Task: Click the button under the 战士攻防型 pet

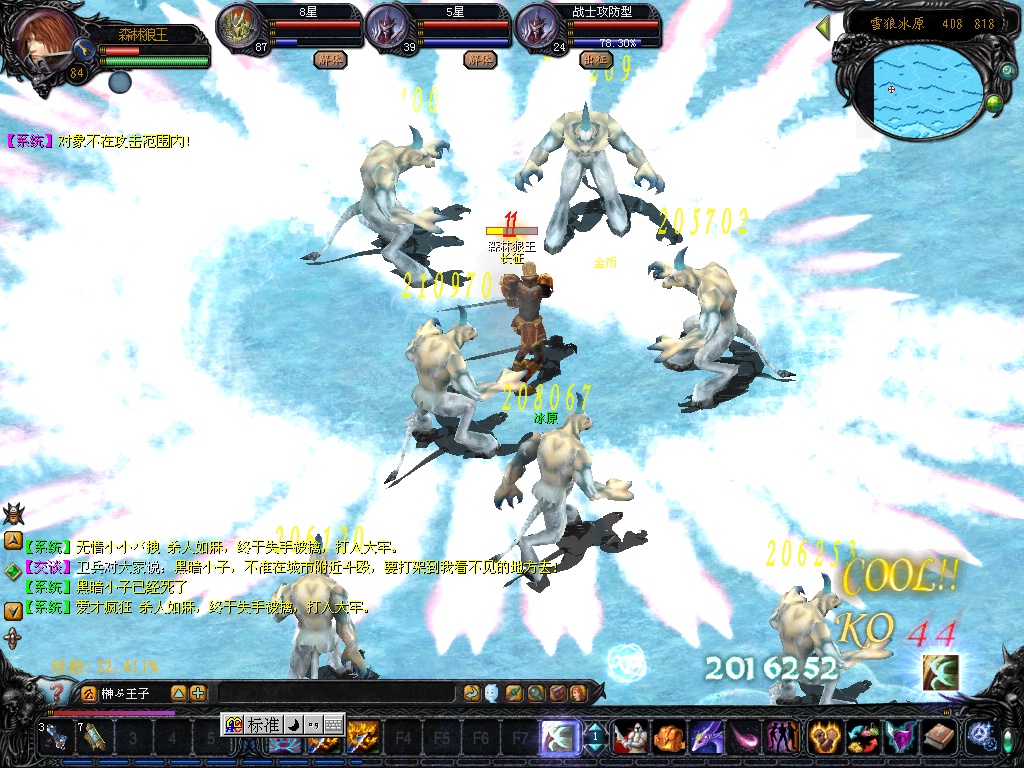Action: (x=594, y=59)
